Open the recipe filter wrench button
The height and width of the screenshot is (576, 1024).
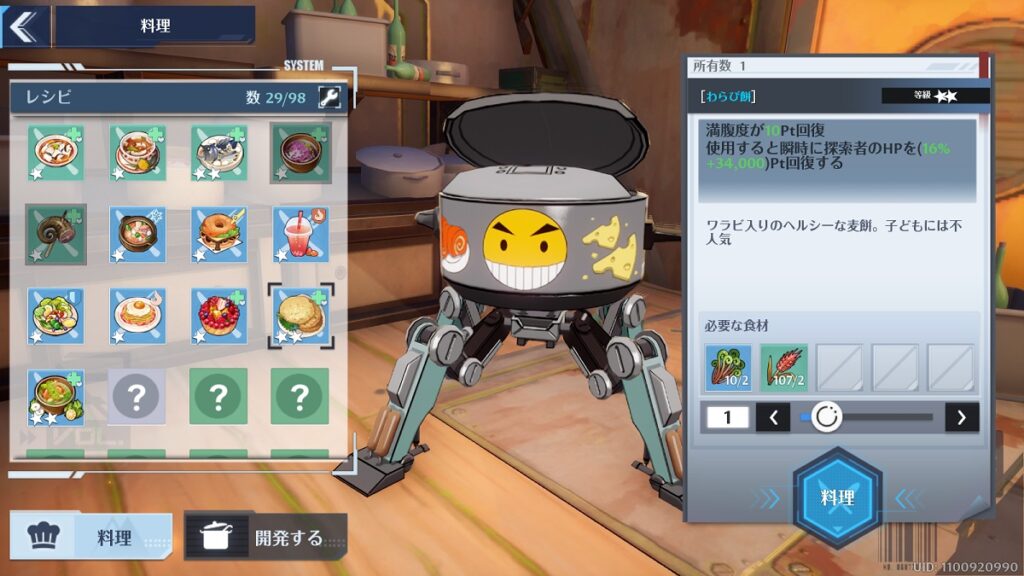pos(329,97)
